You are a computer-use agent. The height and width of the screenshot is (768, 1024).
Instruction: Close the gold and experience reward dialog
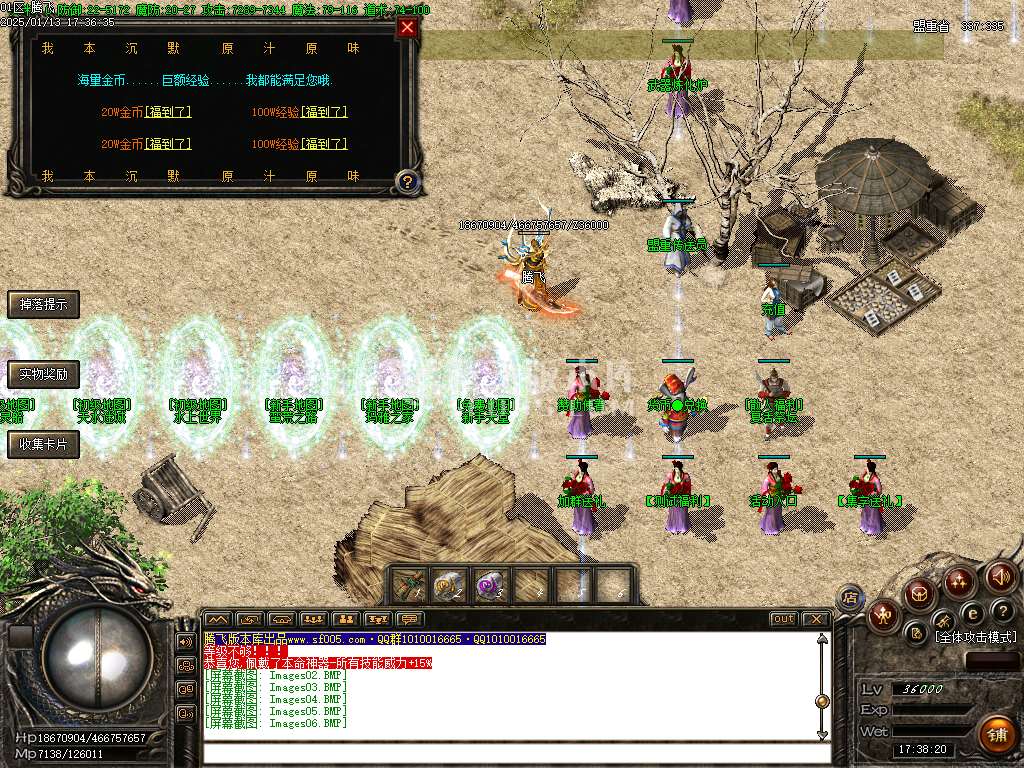coord(407,28)
